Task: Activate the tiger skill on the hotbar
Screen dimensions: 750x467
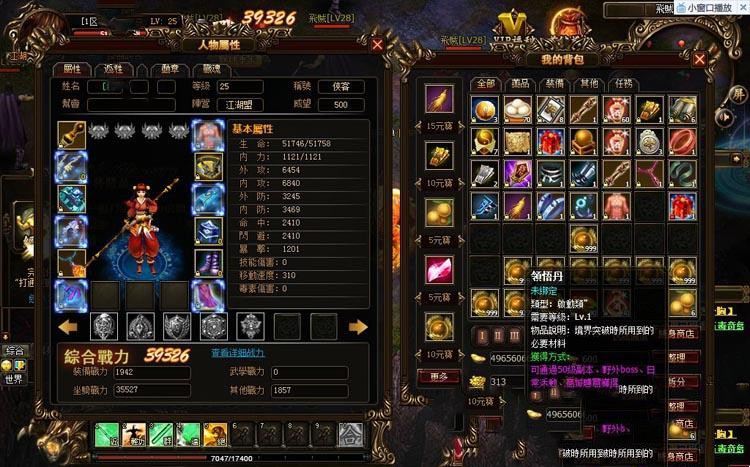Action: point(215,434)
